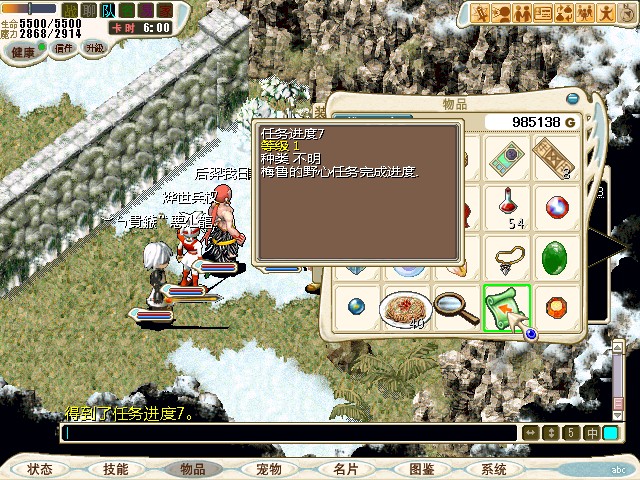Show the 名片 name card tab
Viewport: 640px width, 480px height.
pos(345,469)
